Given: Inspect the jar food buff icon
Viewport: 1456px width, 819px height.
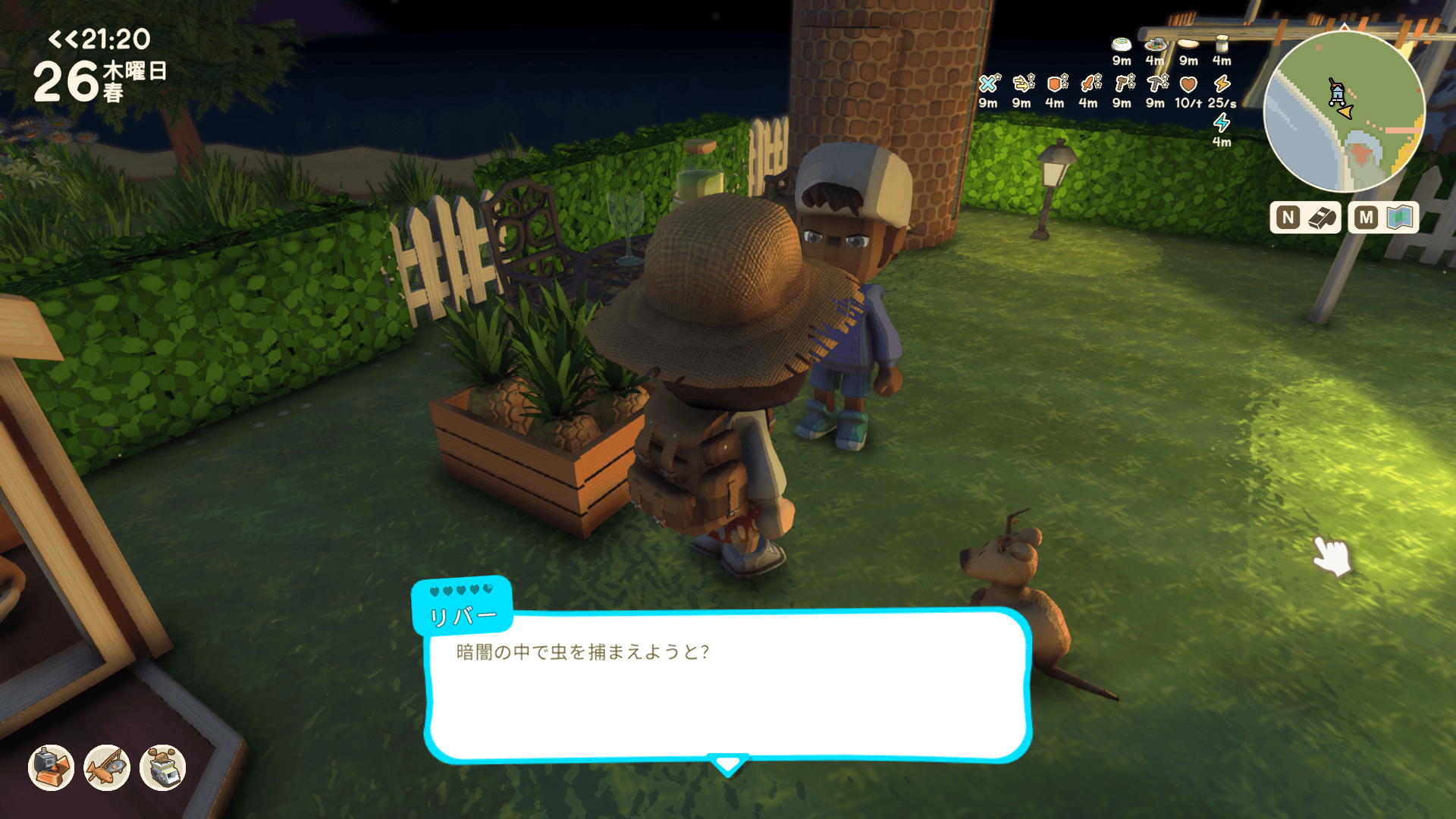Looking at the screenshot, I should [x=1221, y=44].
